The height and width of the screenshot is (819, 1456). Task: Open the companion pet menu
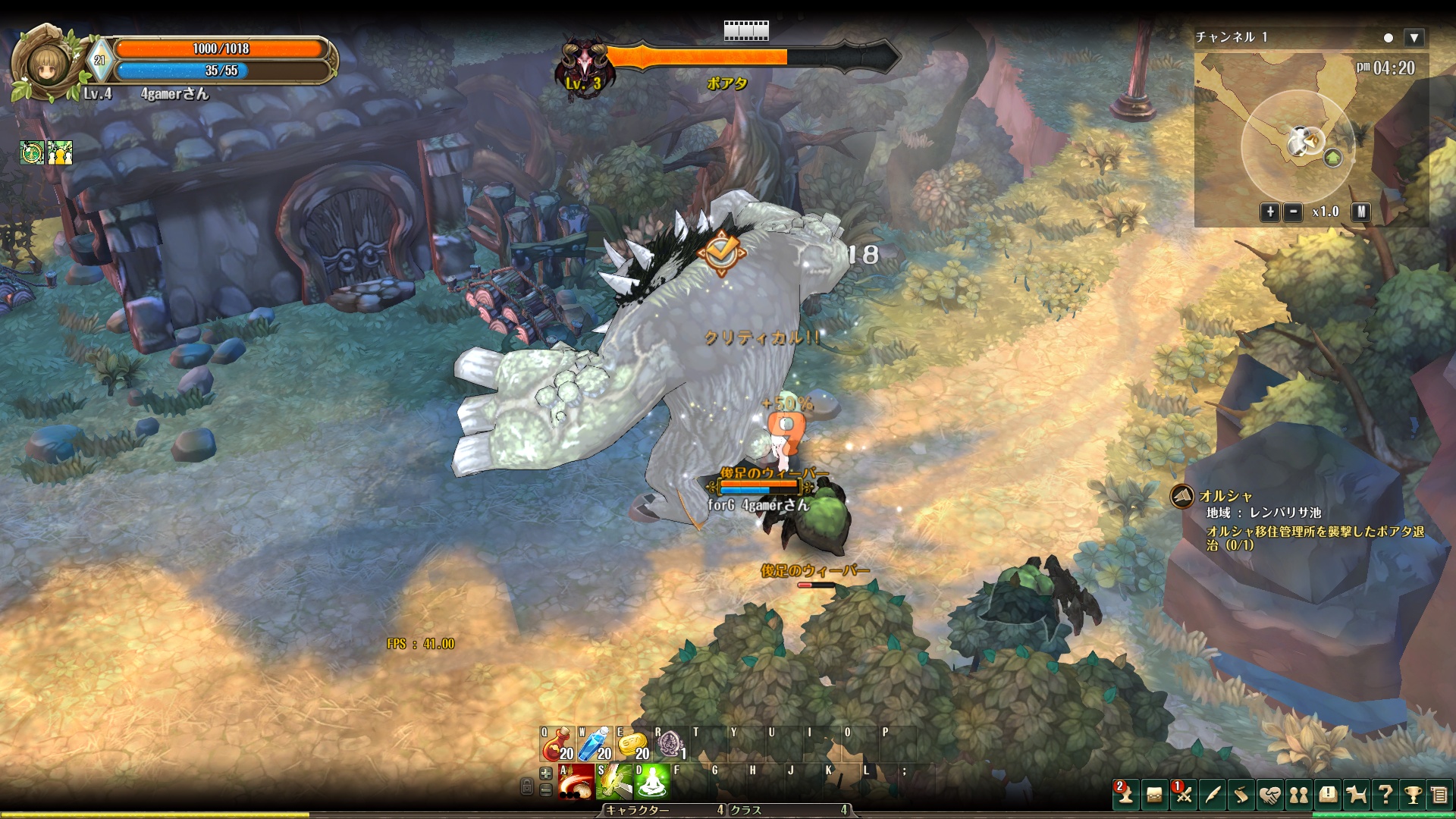pyautogui.click(x=1356, y=795)
